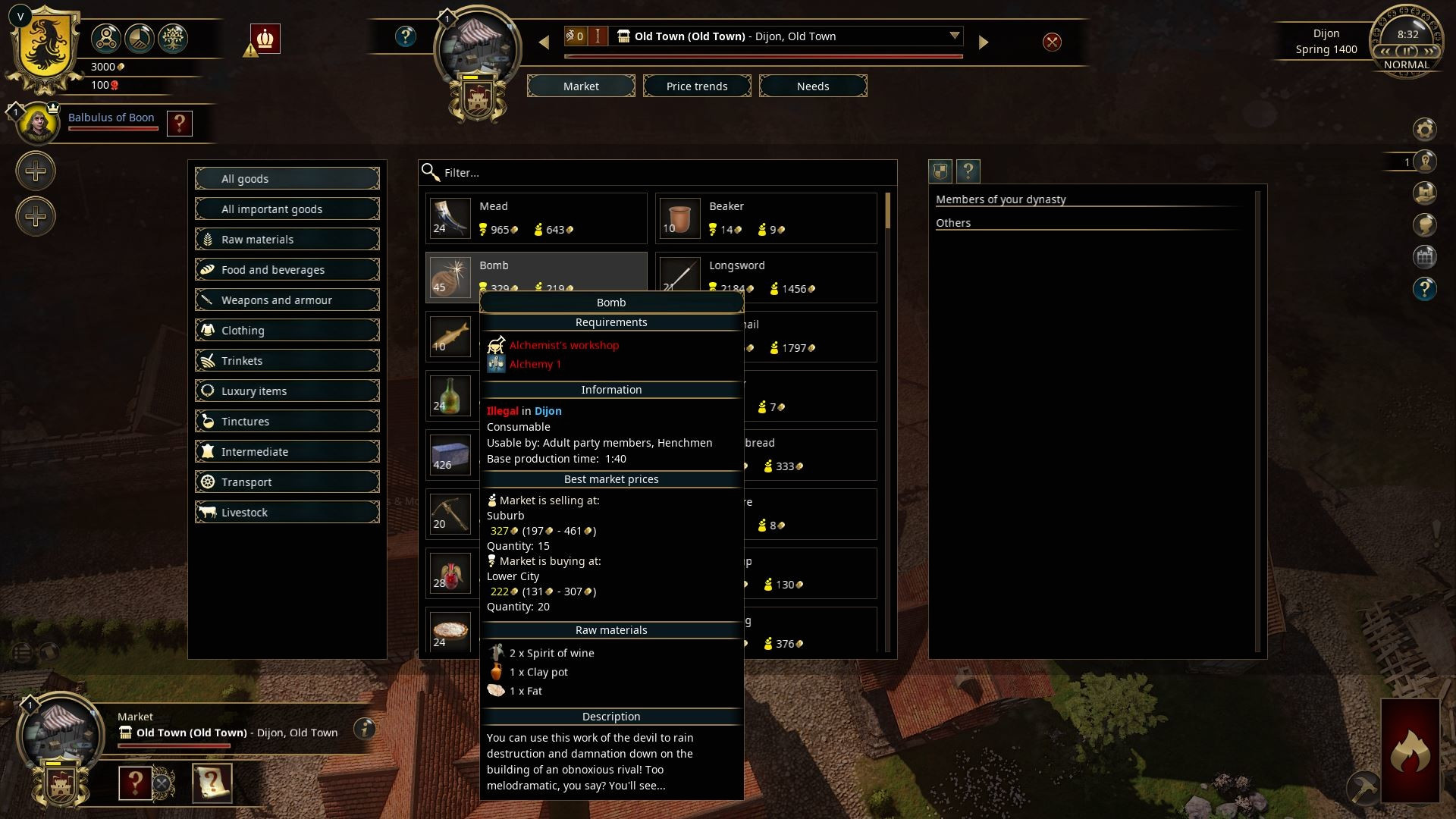Select the Tinctures category
Screen dimensions: 1456x819
(x=287, y=422)
